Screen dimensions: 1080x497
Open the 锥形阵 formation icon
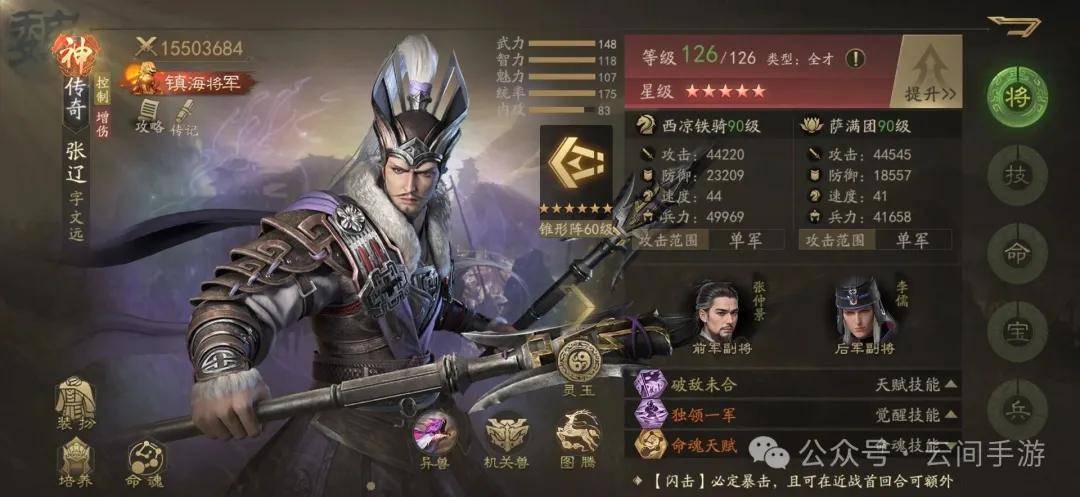coord(575,173)
